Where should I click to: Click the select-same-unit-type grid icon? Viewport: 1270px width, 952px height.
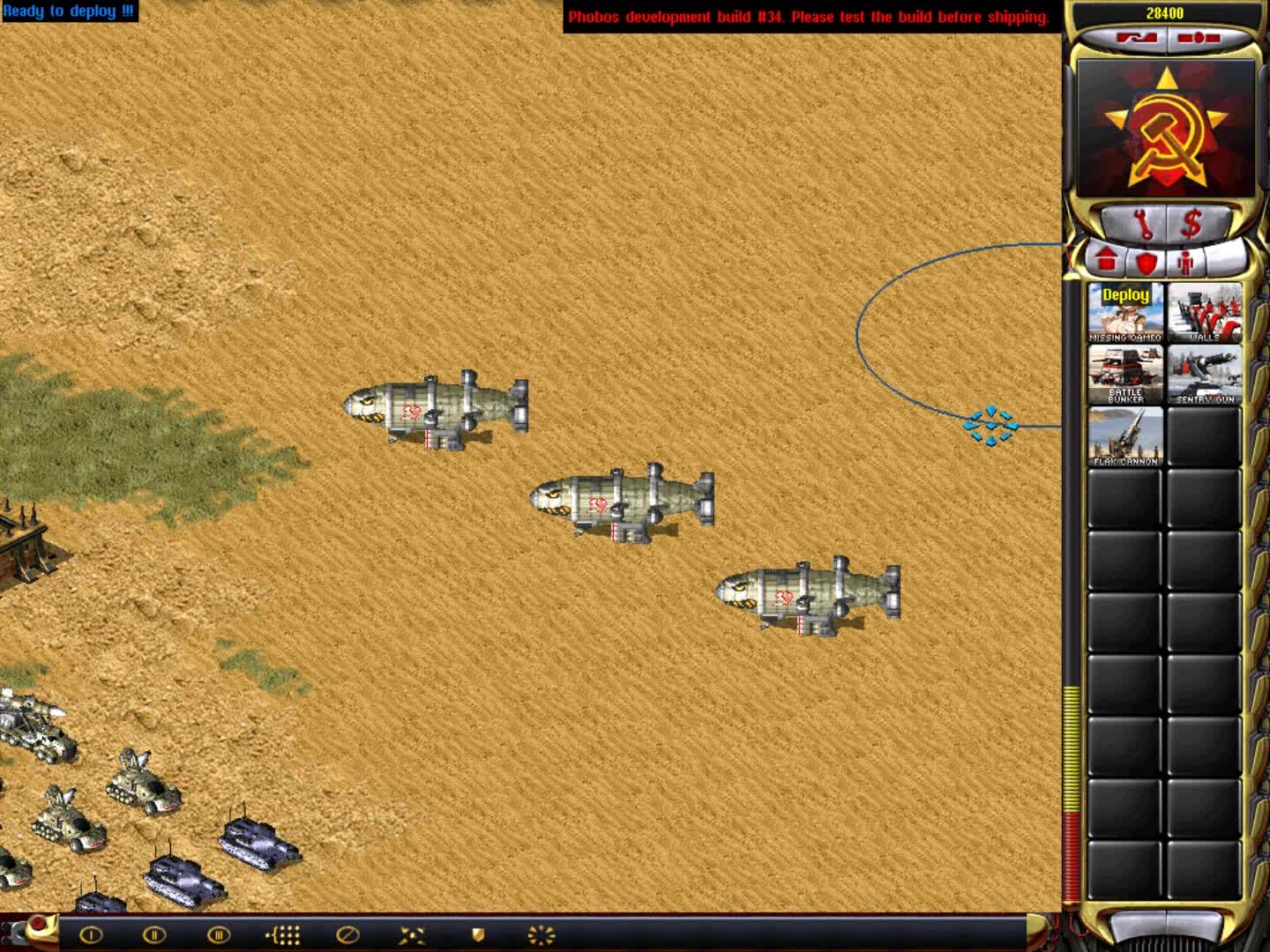coord(282,937)
